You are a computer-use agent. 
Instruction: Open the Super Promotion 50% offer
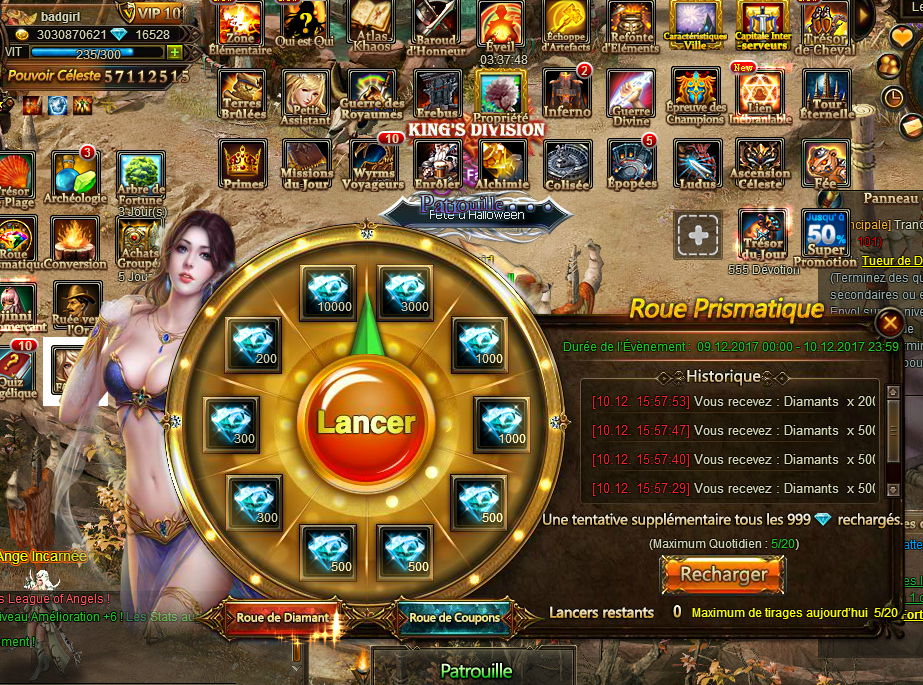825,236
